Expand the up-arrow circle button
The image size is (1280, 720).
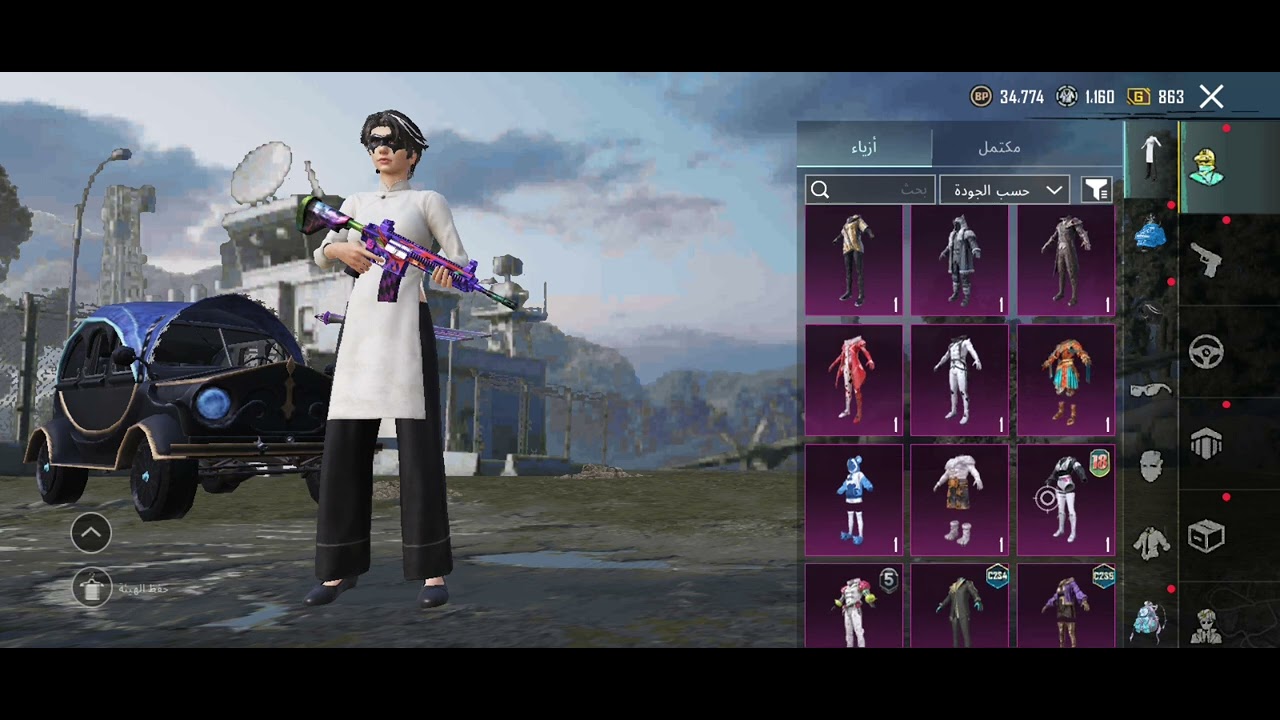(91, 533)
